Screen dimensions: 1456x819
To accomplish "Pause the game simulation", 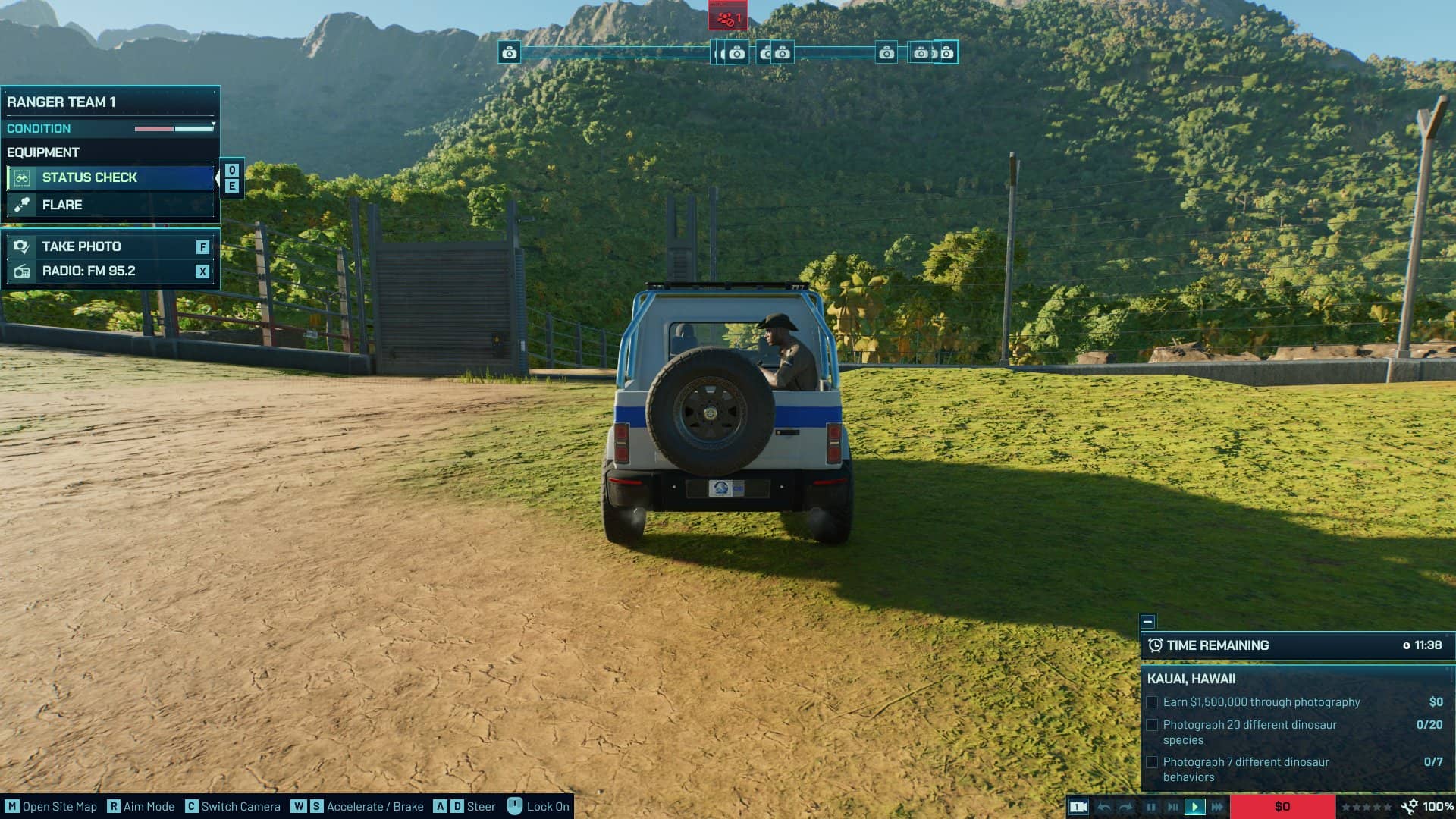I will (1151, 807).
